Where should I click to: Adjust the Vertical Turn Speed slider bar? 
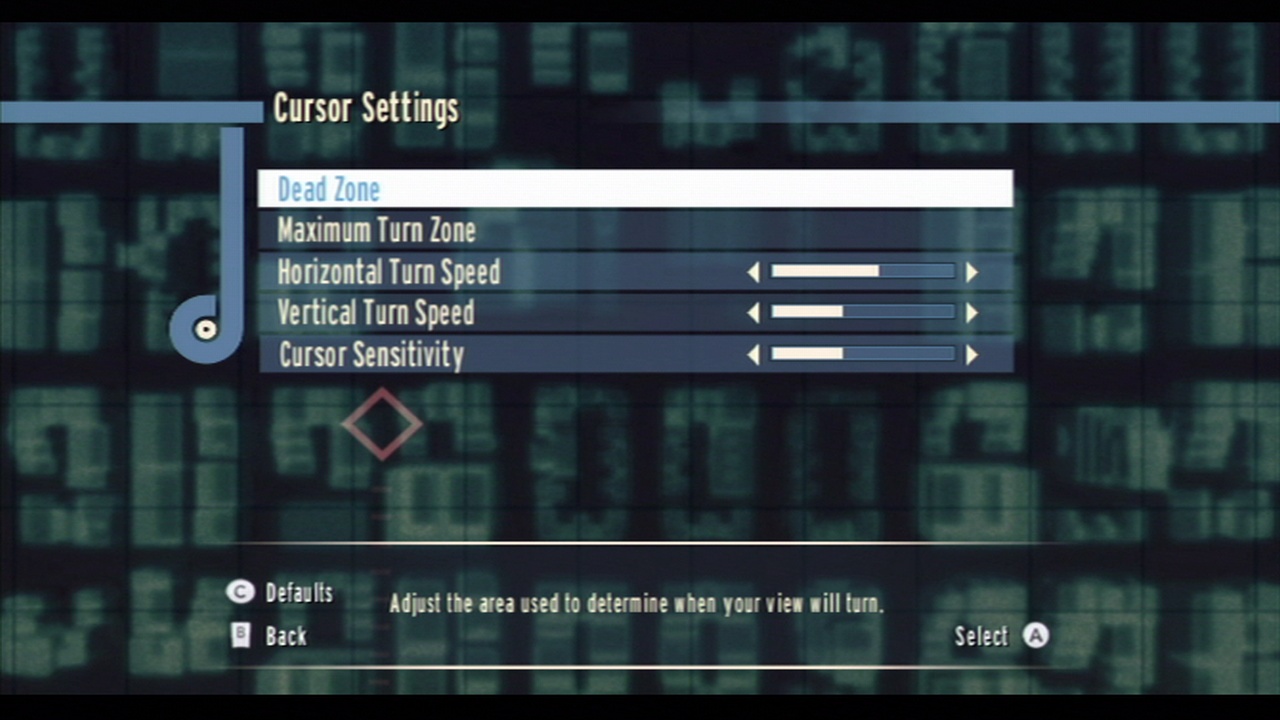[x=862, y=312]
